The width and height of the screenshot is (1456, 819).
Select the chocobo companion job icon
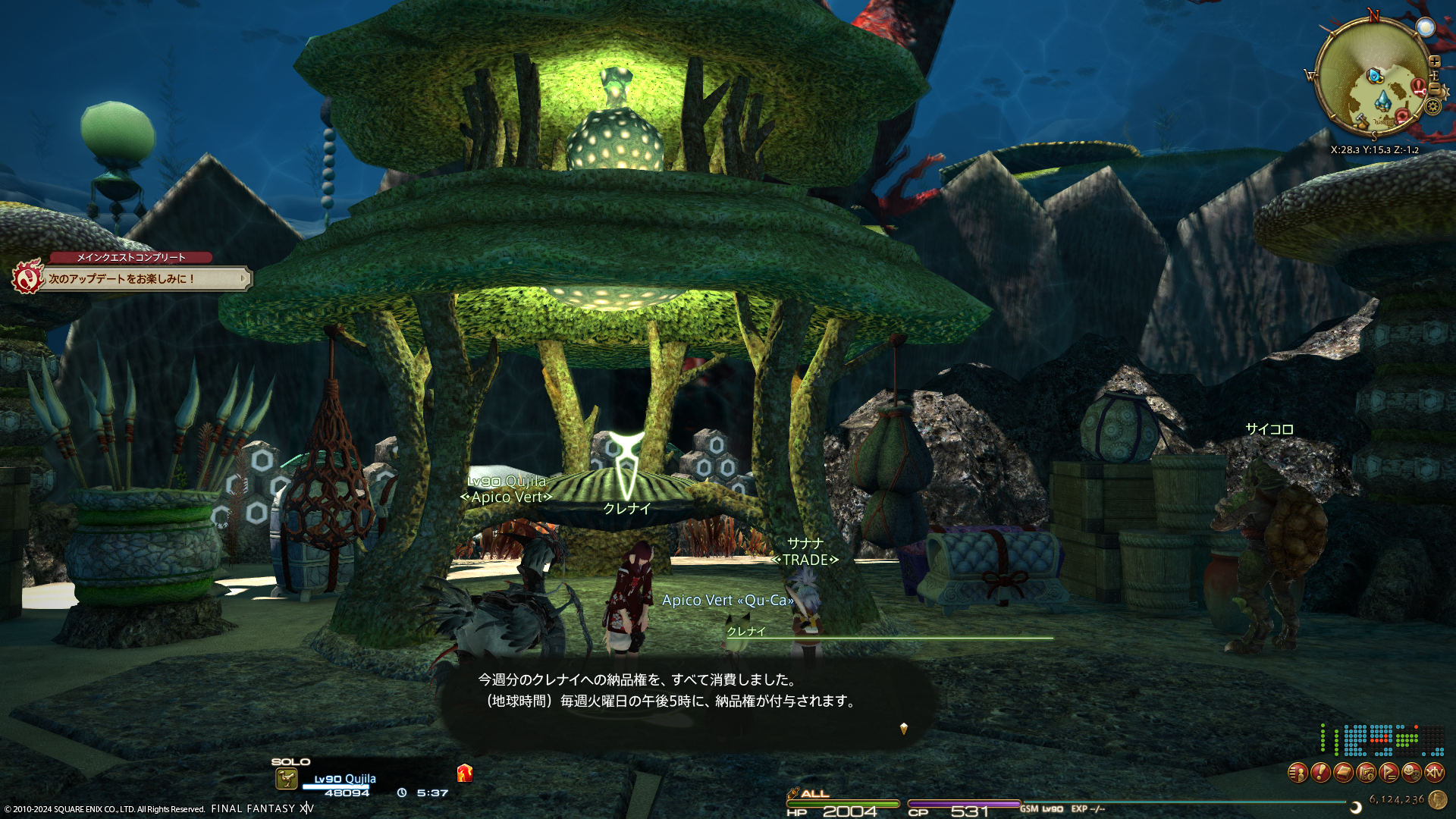[x=286, y=779]
